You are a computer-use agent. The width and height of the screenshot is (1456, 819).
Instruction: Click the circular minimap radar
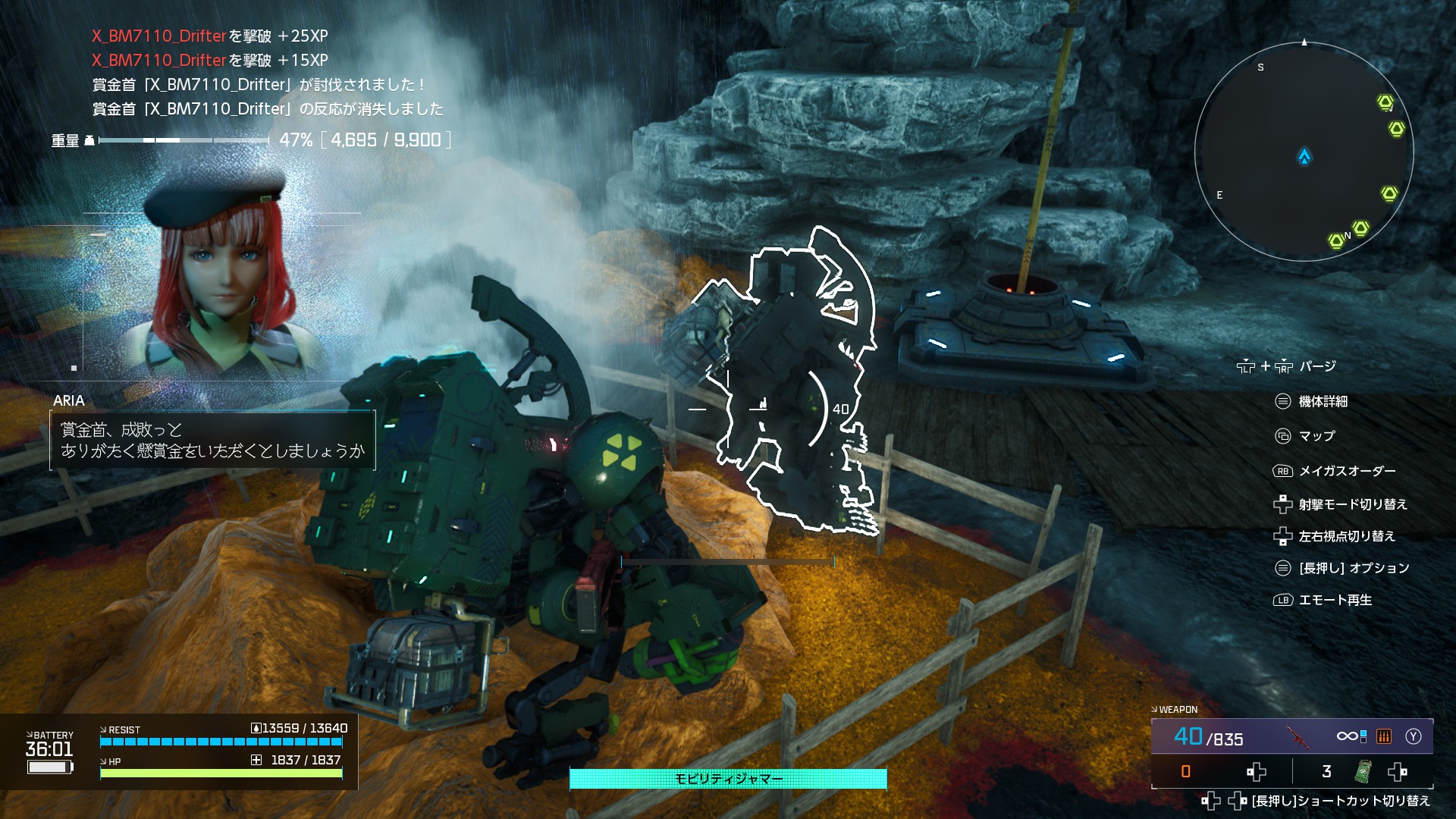click(1304, 152)
